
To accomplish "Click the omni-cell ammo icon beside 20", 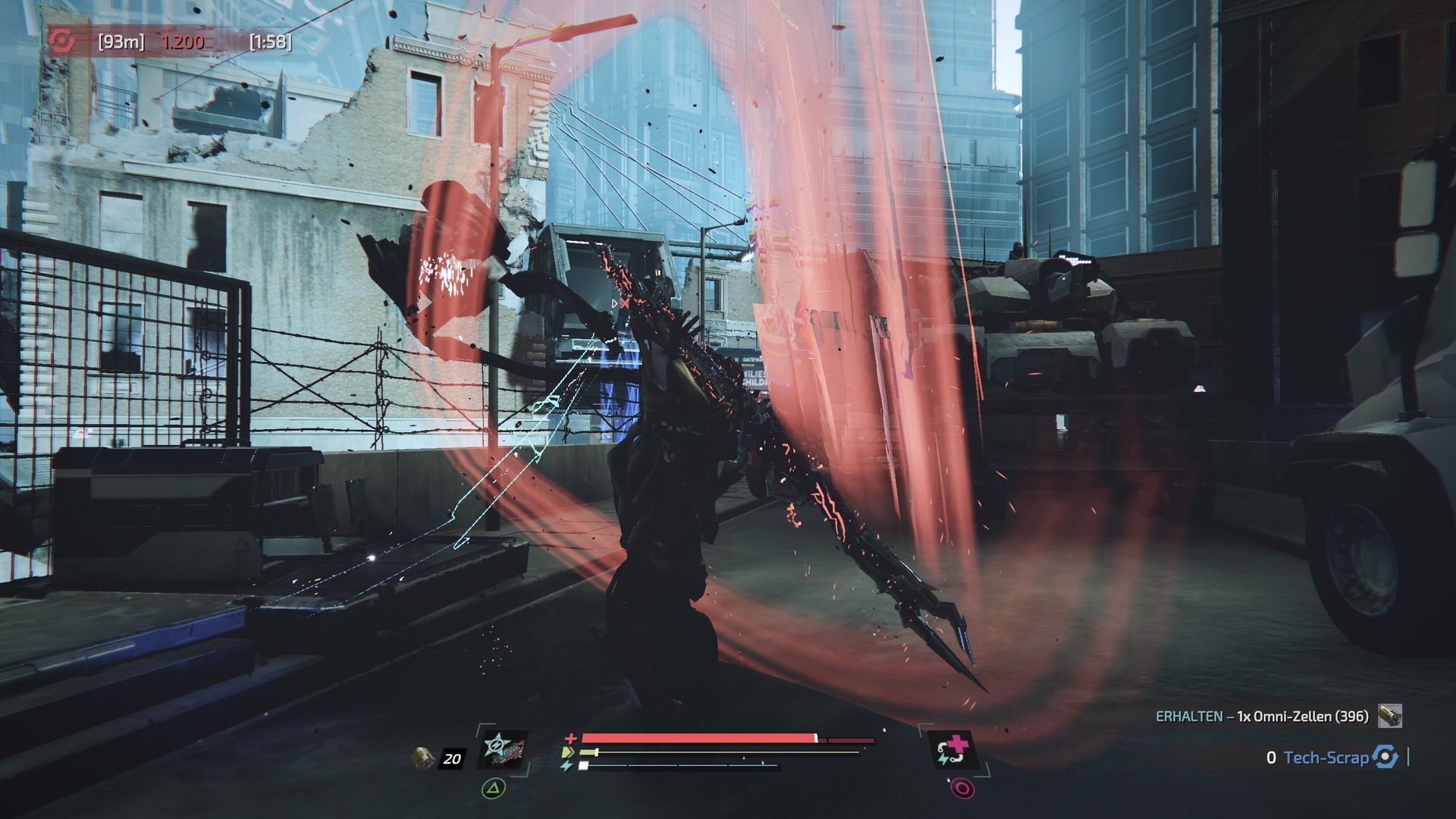I will (x=424, y=757).
